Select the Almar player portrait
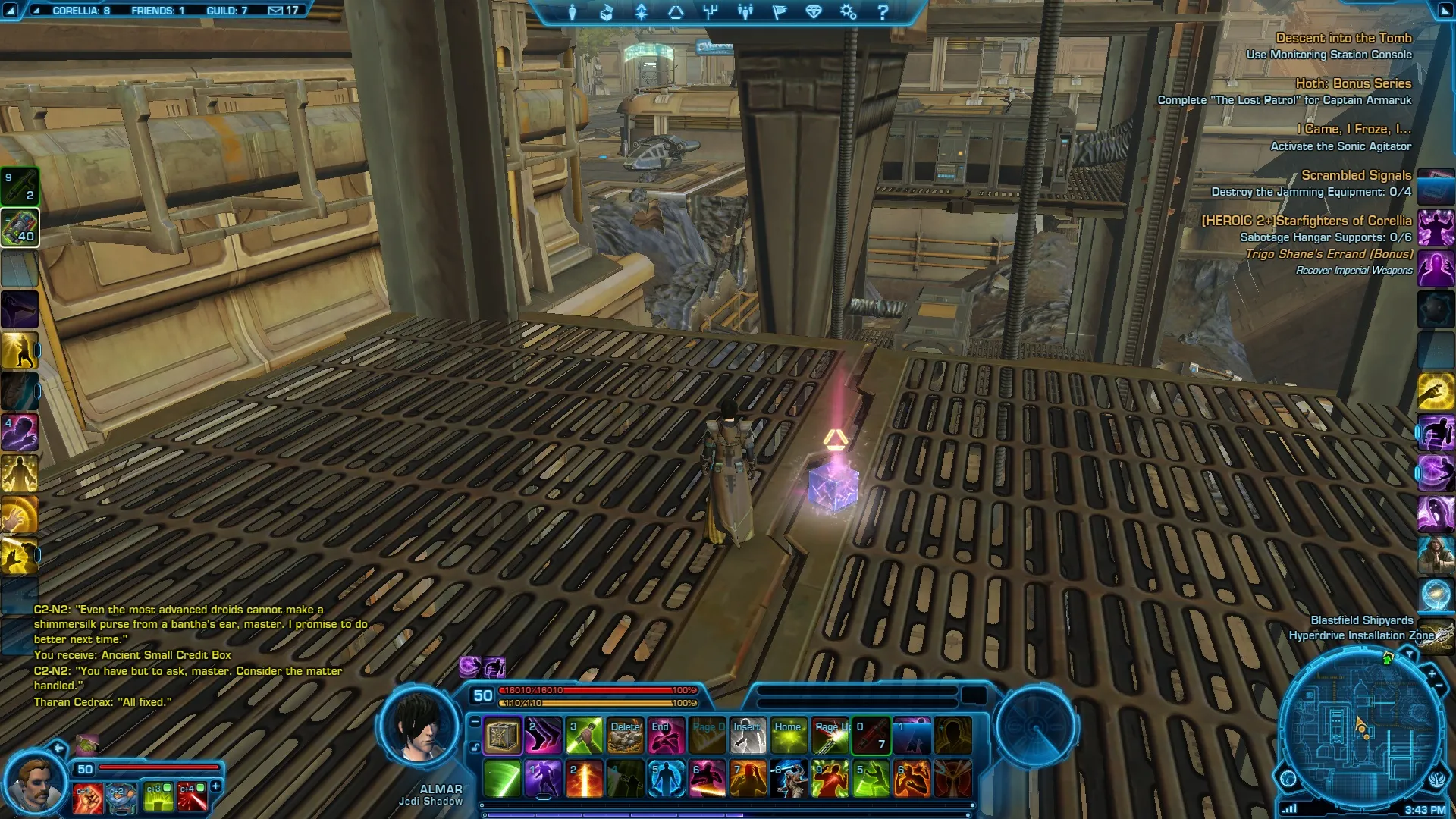The width and height of the screenshot is (1456, 819). [419, 725]
